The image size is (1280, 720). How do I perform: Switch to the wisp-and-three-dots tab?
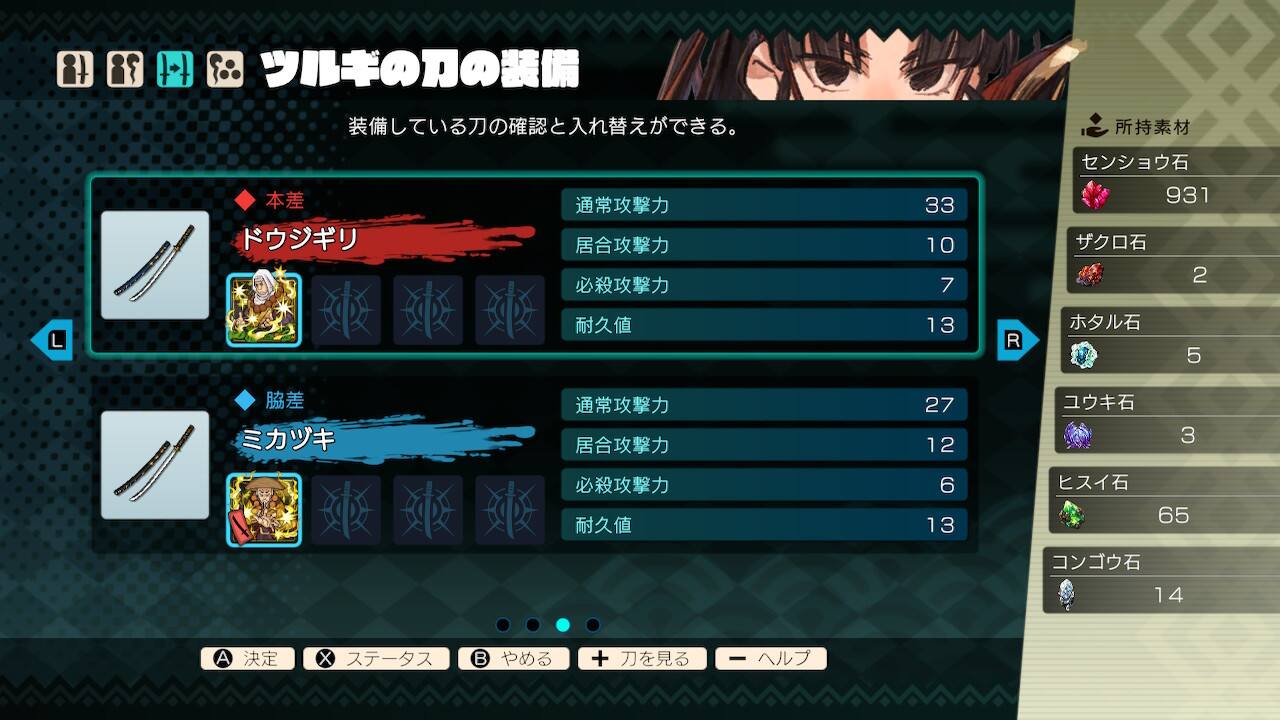click(225, 70)
